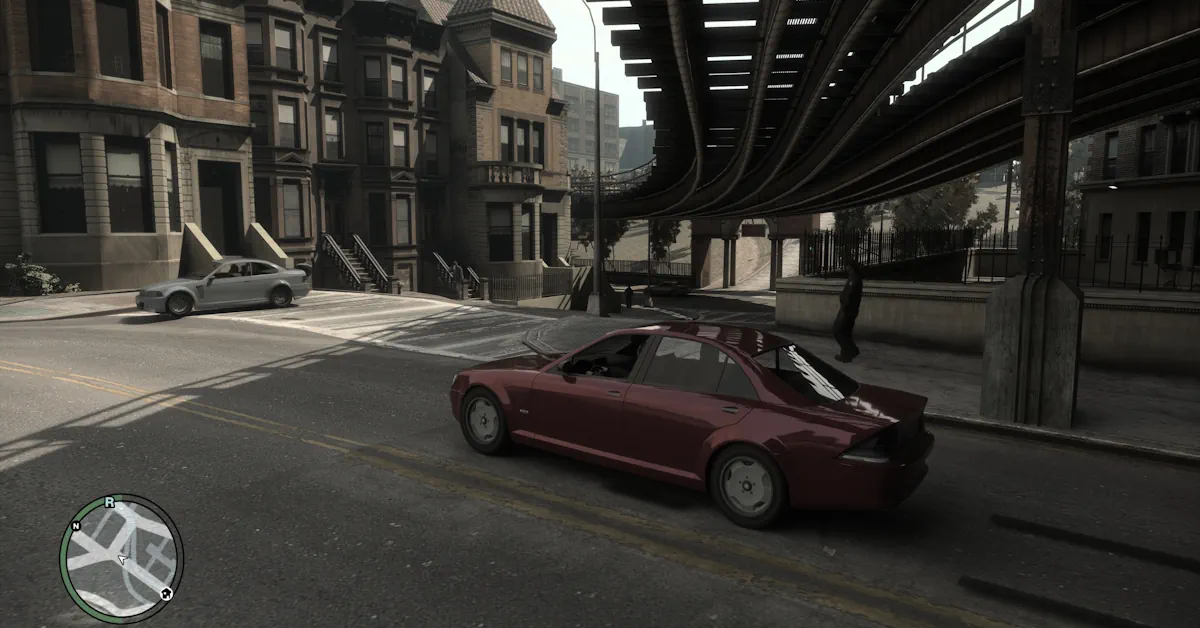
Task: Click the N north indicator on the minimap
Action: coord(75,524)
